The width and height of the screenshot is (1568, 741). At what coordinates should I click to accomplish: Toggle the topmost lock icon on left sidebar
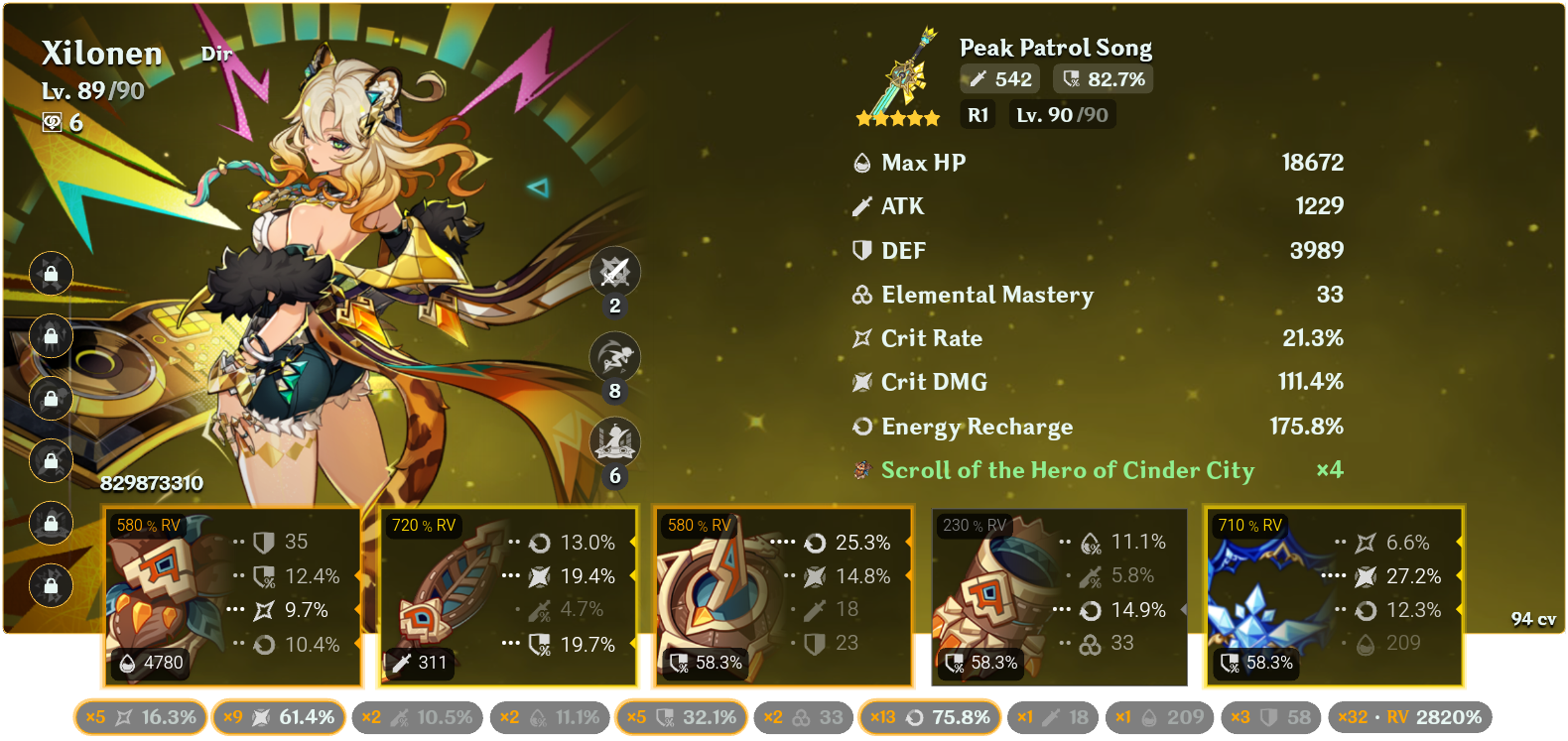pos(50,274)
